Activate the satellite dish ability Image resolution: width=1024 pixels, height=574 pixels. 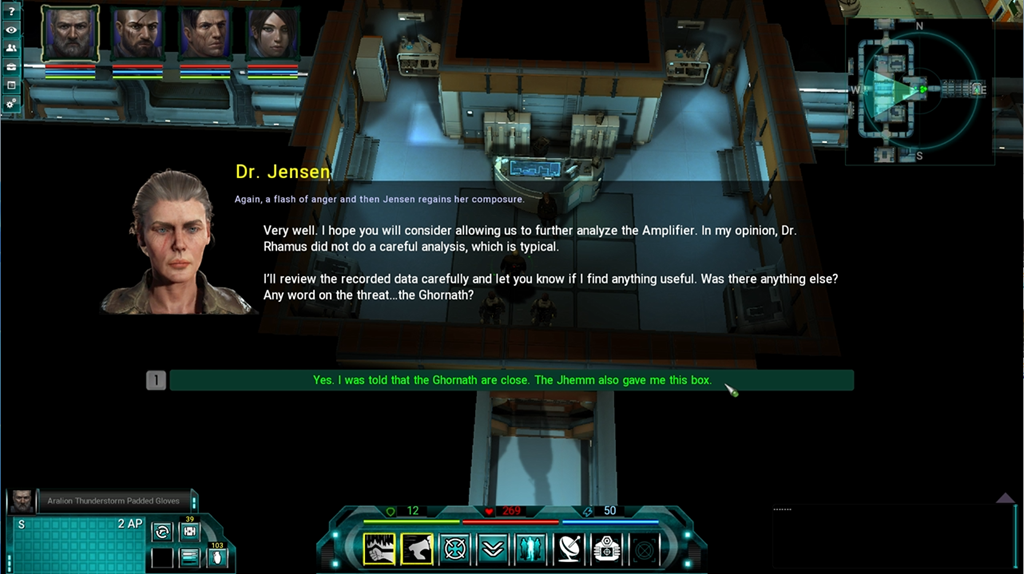567,548
